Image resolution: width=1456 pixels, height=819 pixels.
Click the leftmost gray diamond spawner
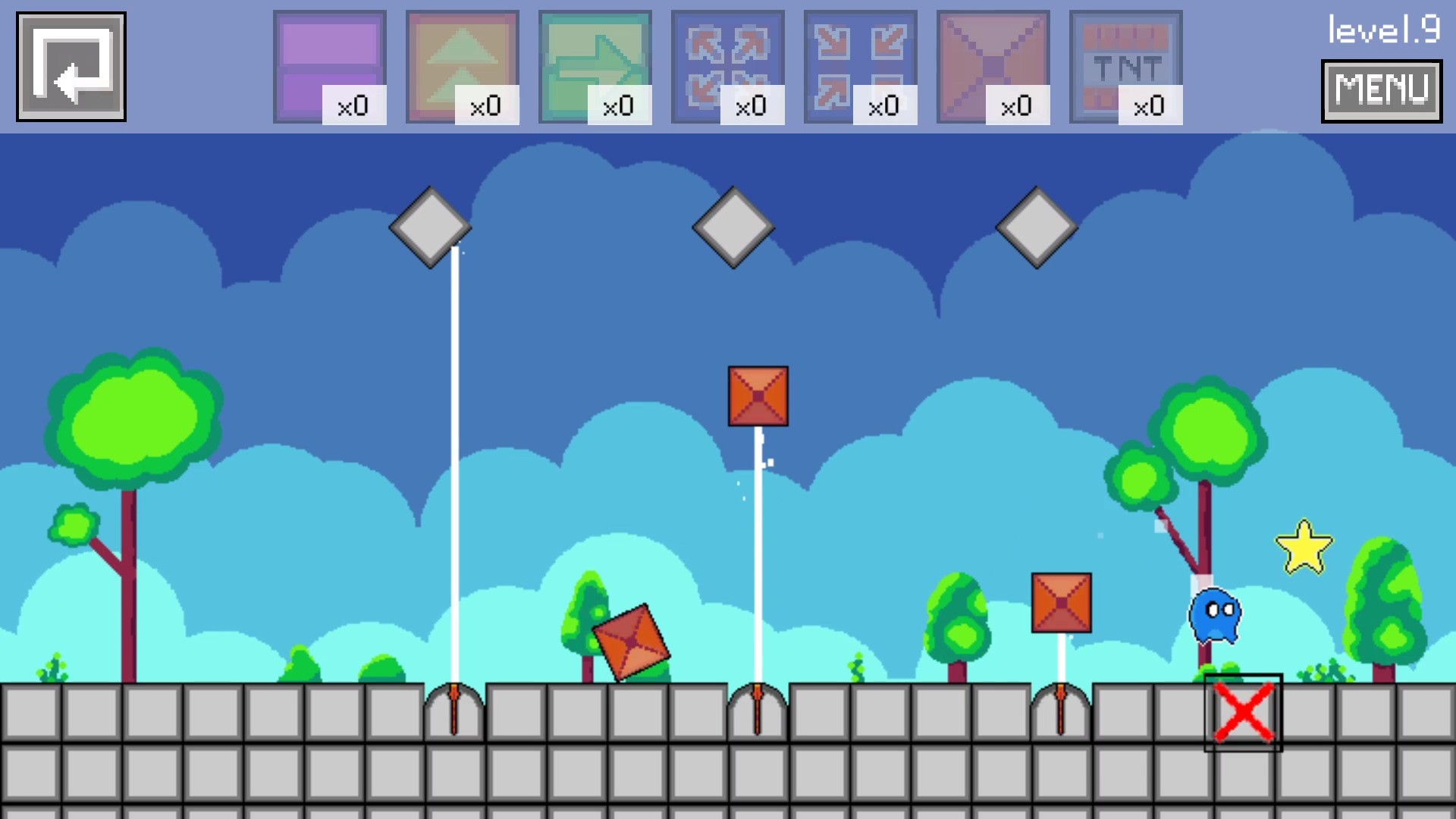(x=429, y=227)
